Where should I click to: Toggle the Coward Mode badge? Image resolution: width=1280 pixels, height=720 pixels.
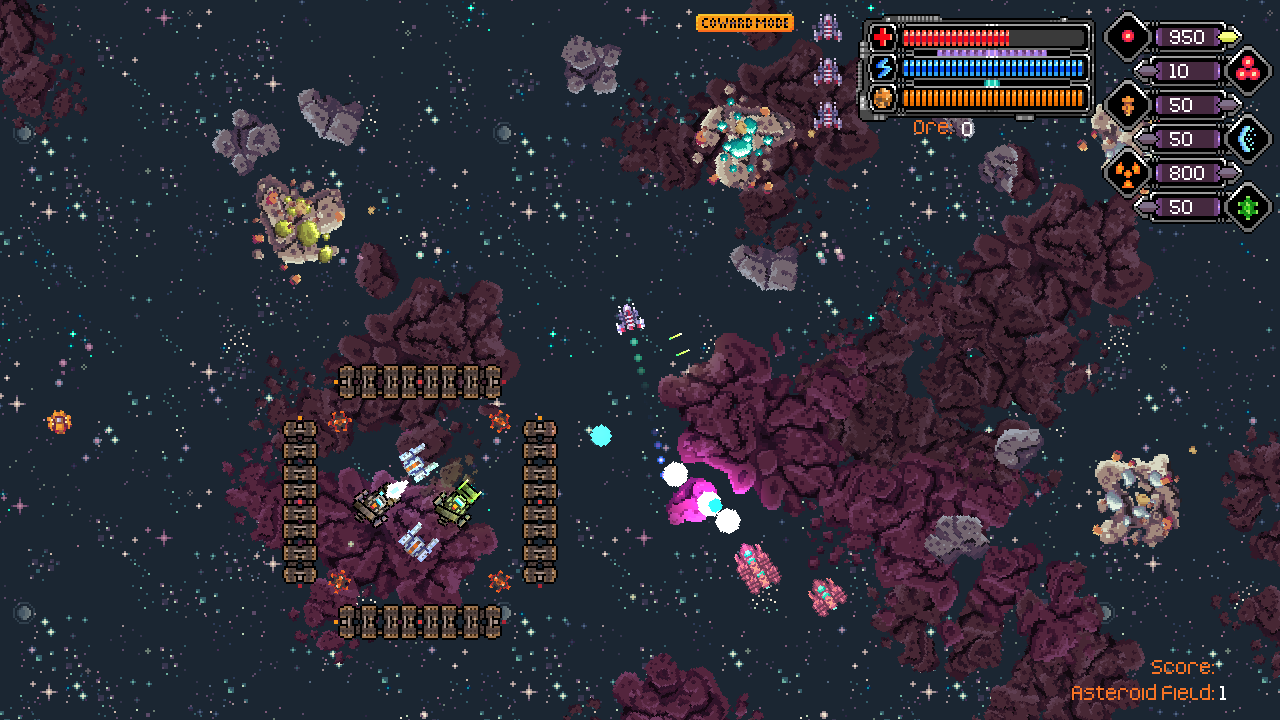pos(745,22)
